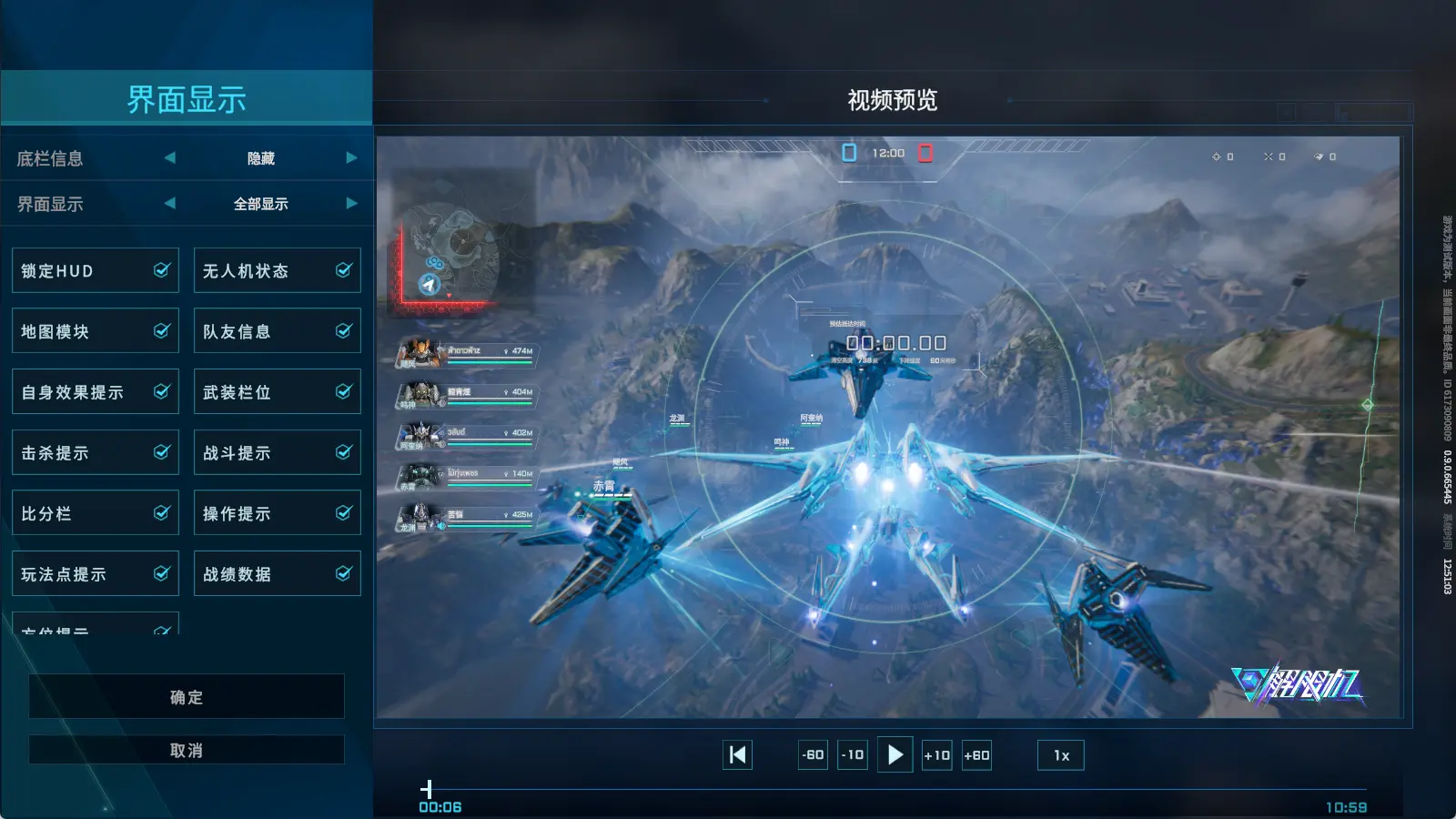Cancel changes with the 取消 button

pos(187,751)
